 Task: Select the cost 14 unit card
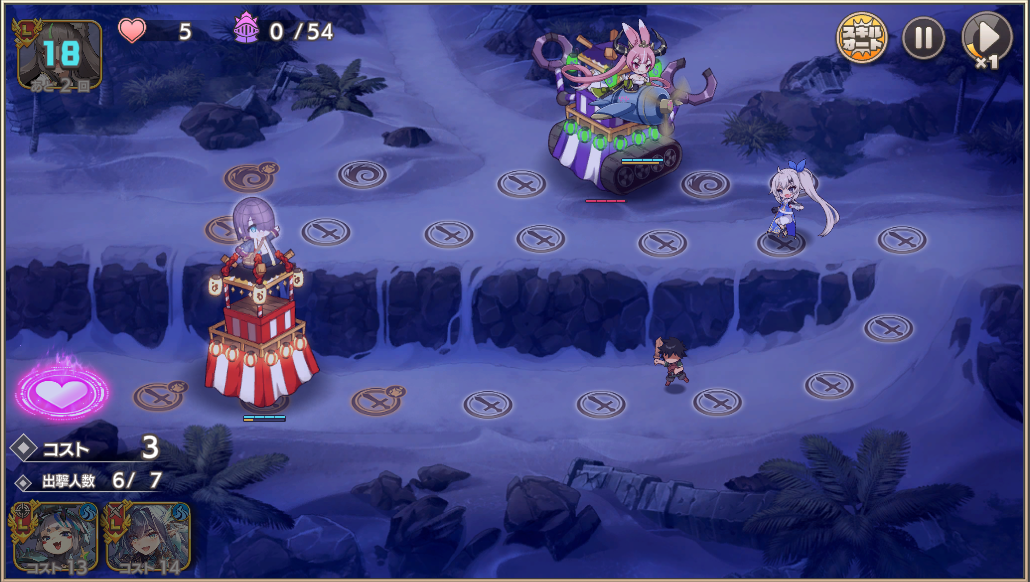coord(147,537)
